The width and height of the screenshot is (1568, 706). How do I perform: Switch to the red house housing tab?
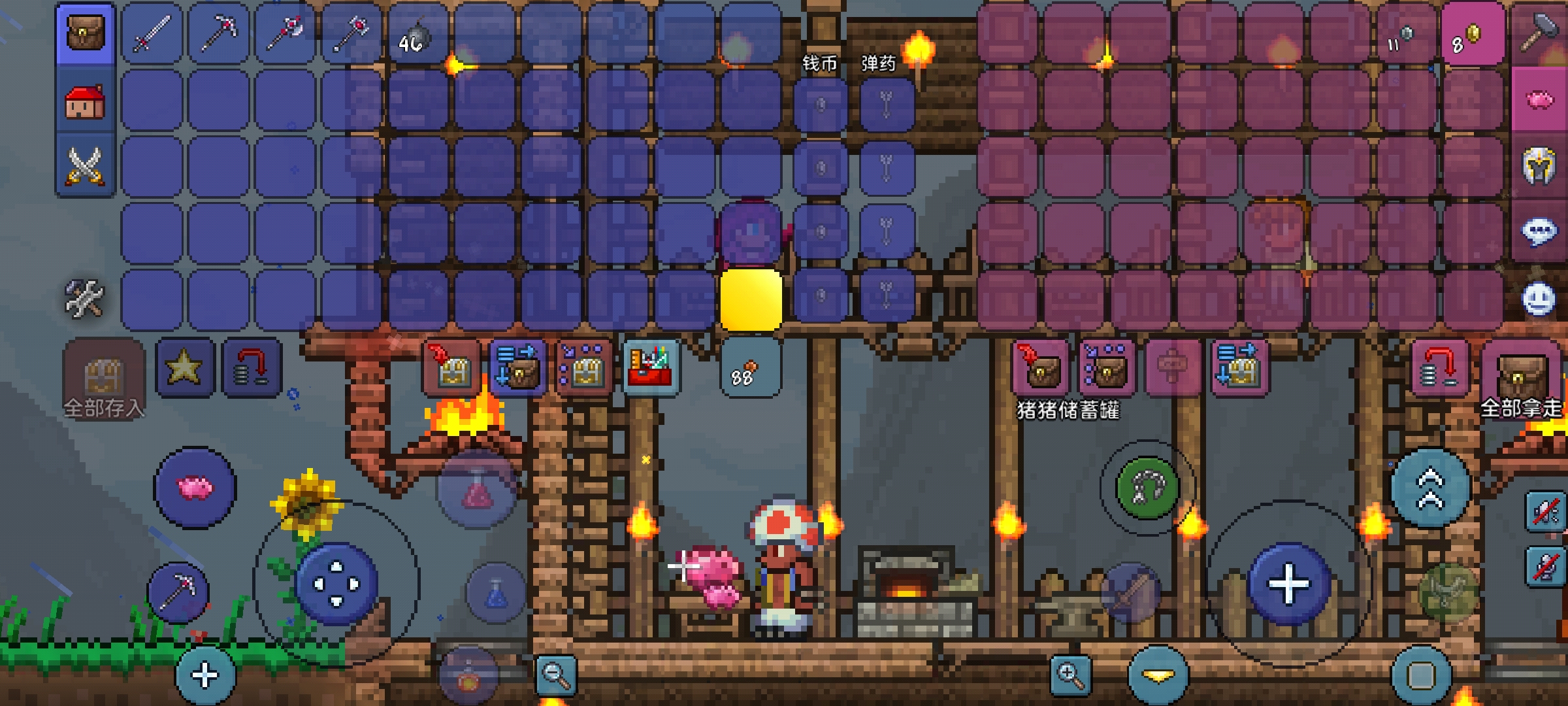click(85, 102)
